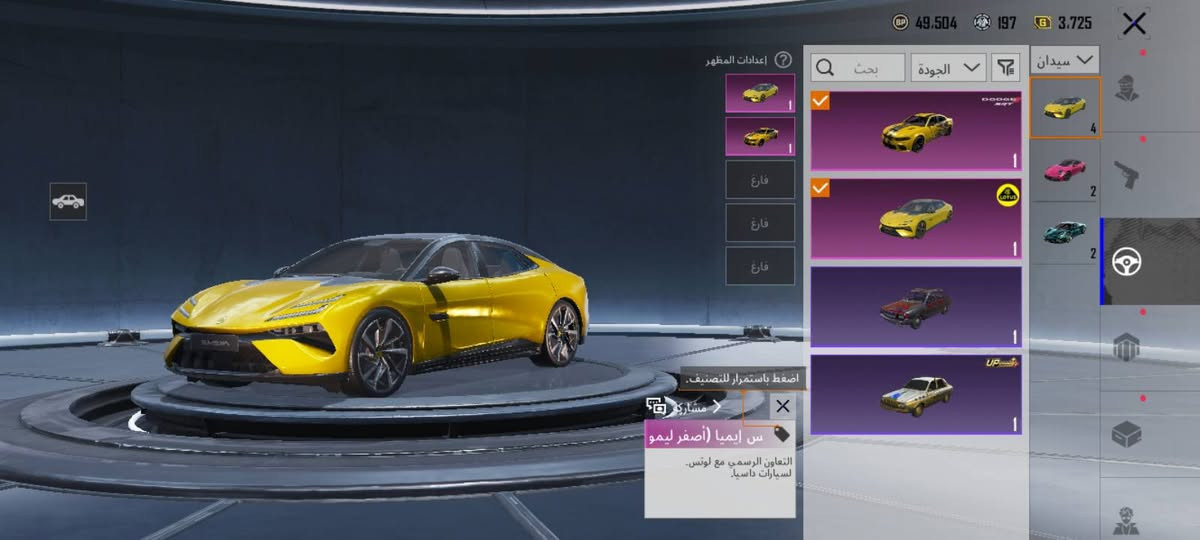The height and width of the screenshot is (540, 1200).
Task: Choose the white UP sedan skin card
Action: (915, 395)
